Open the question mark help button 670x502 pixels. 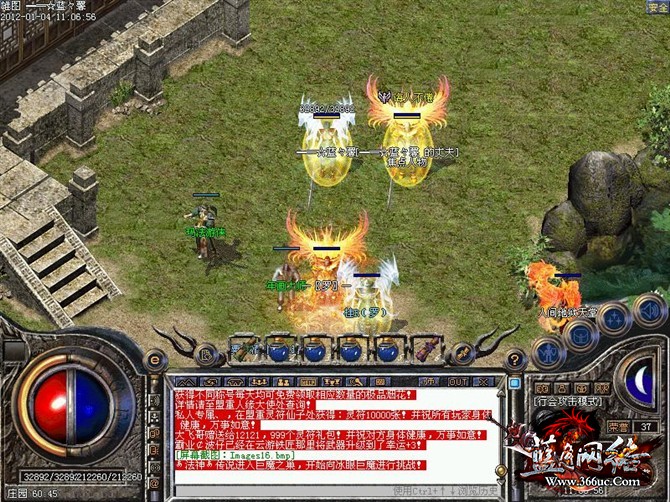click(516, 360)
